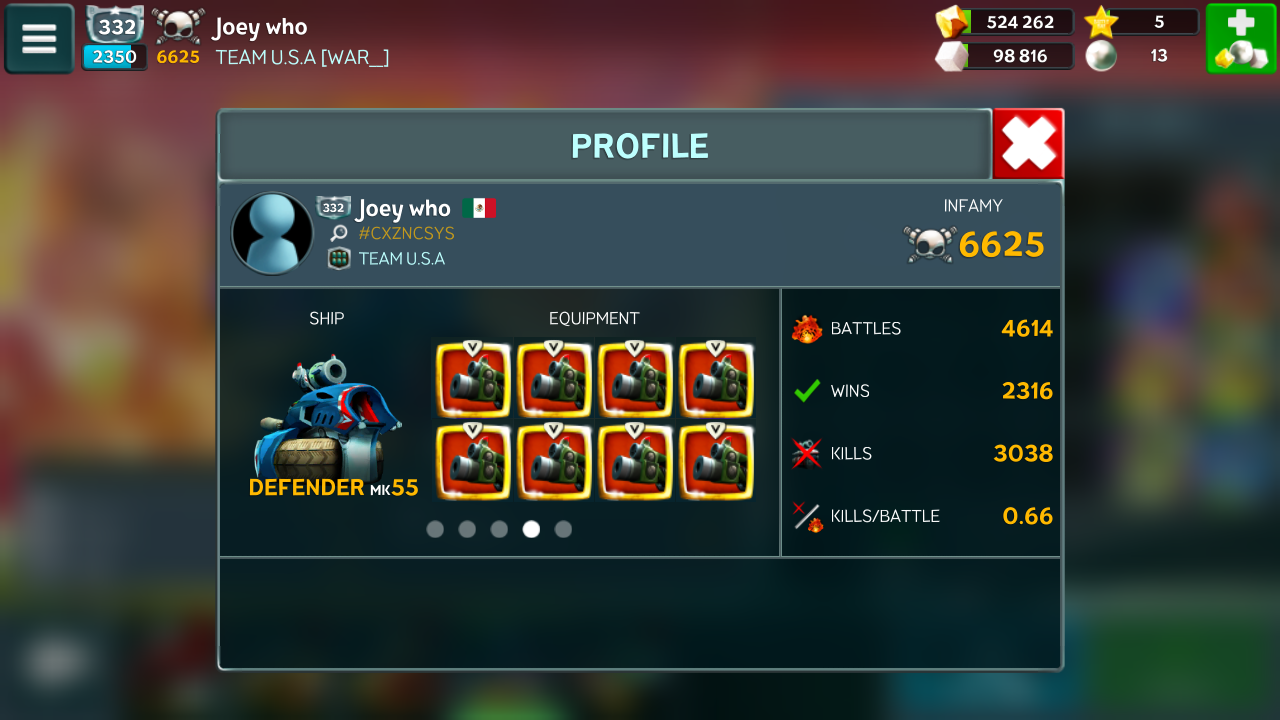The height and width of the screenshot is (720, 1280).
Task: Open the green add-currency shop button
Action: (x=1241, y=39)
